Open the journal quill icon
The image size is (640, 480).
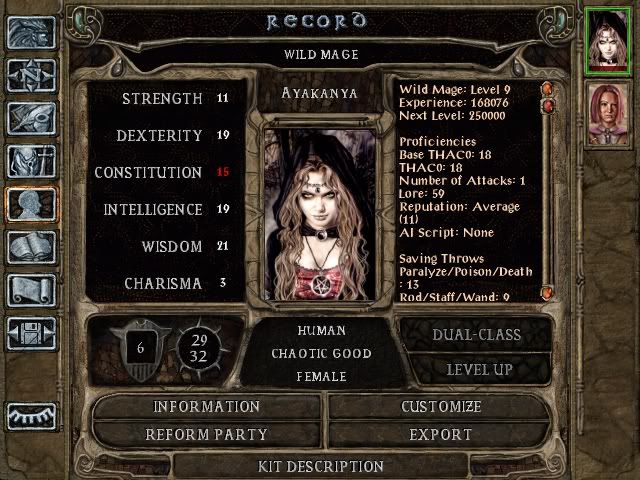[x=30, y=118]
